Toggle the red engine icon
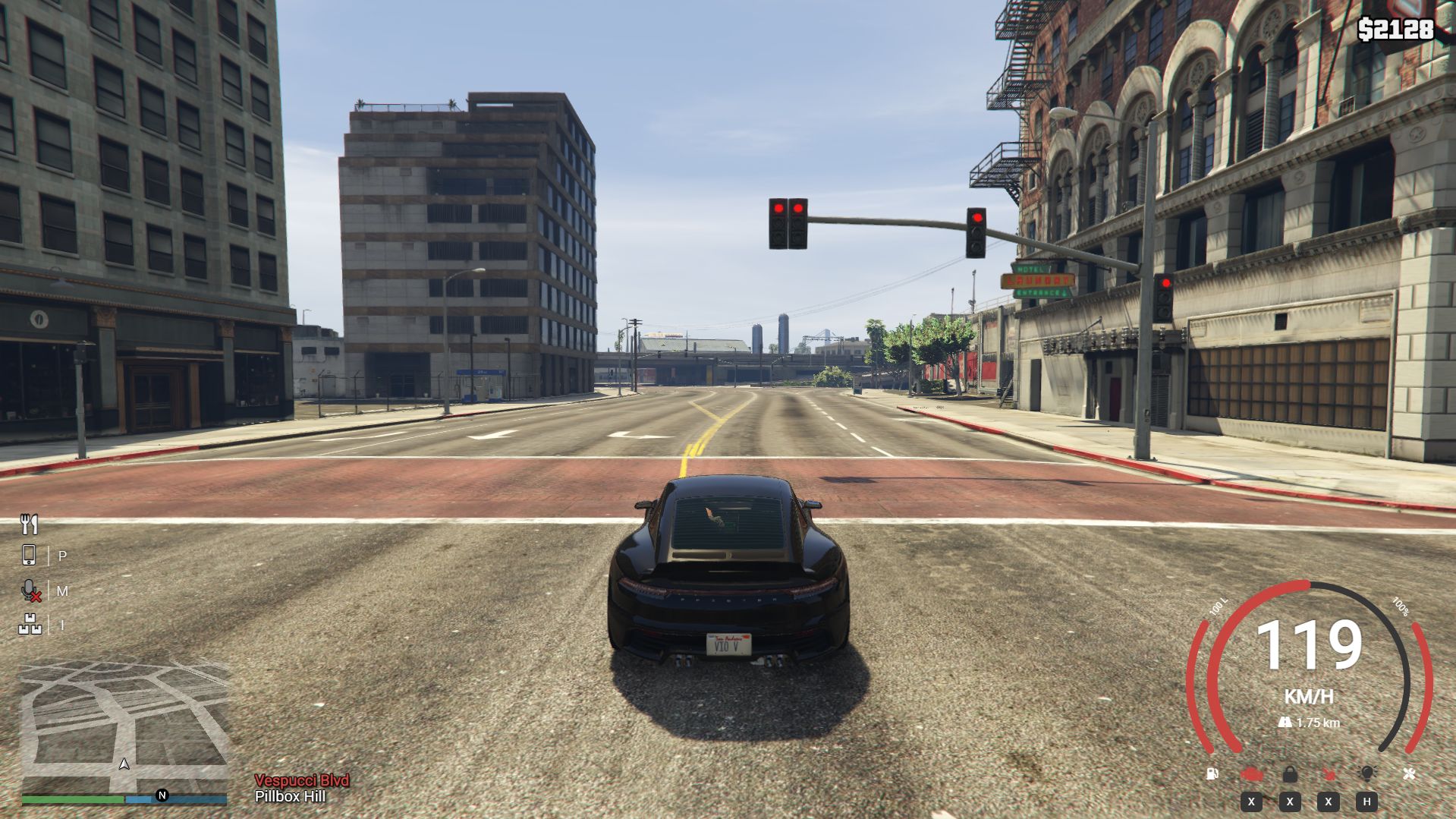 (x=1252, y=774)
